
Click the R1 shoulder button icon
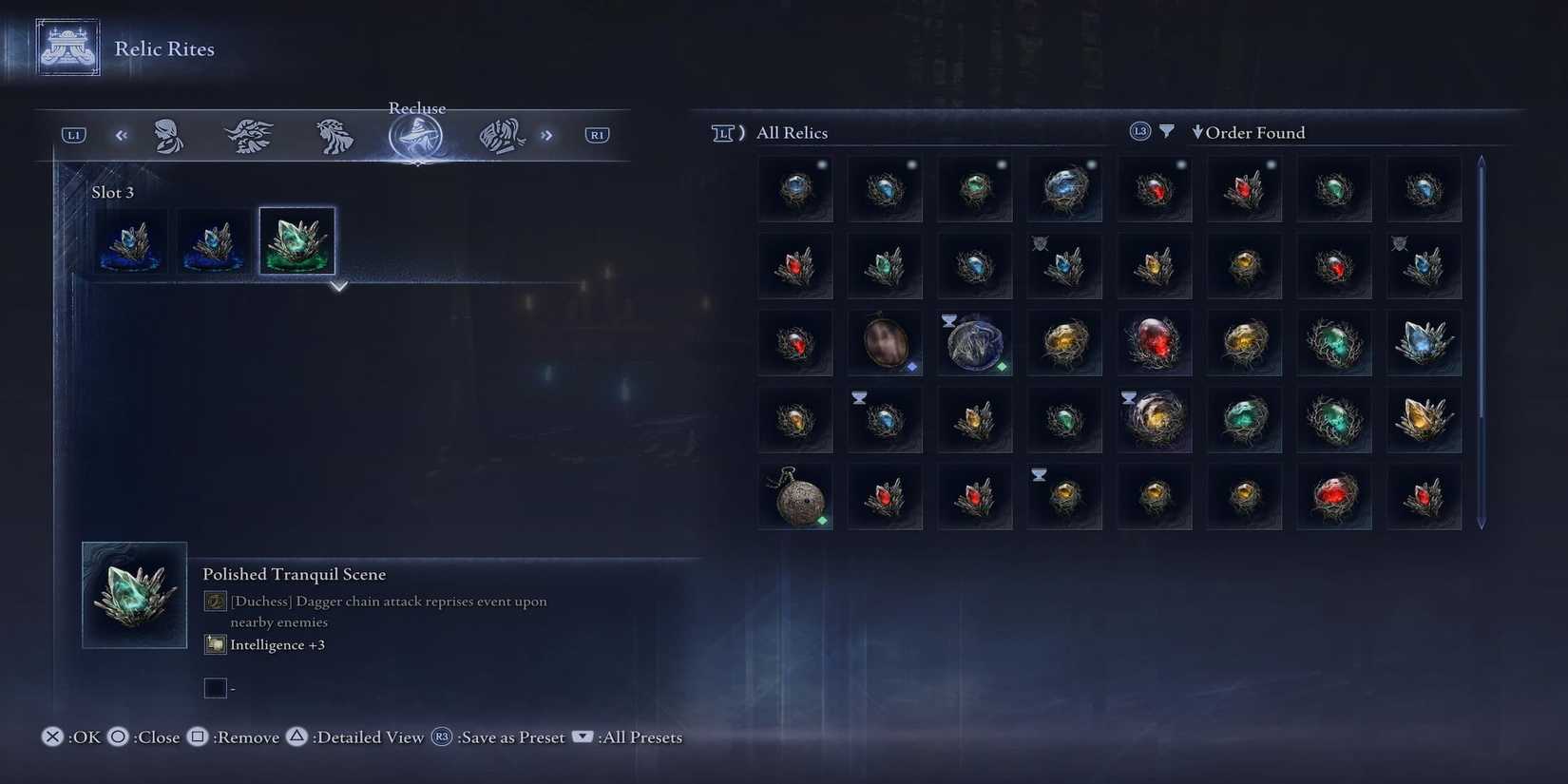point(597,134)
